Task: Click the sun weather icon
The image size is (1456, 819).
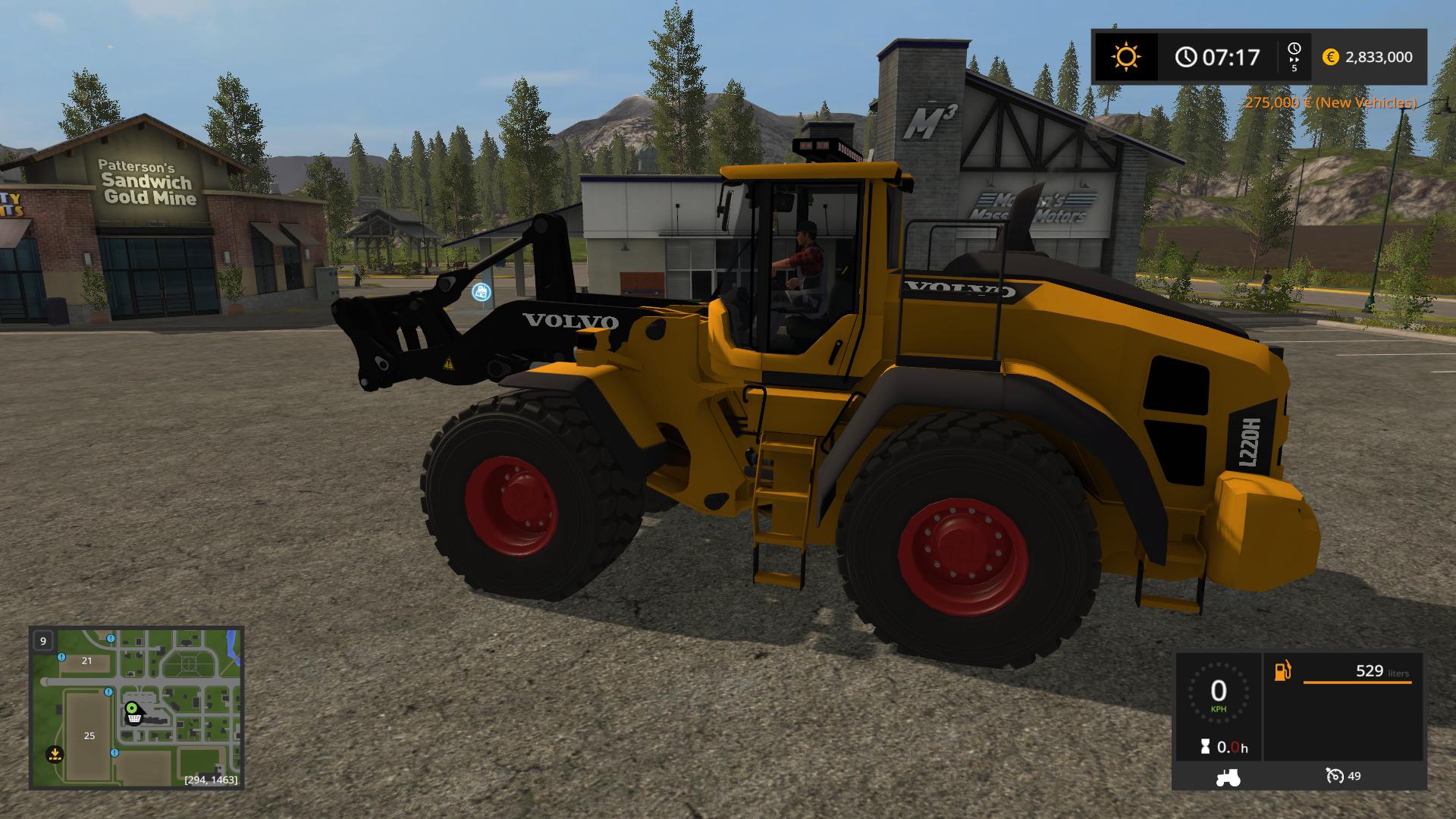Action: pos(1125,57)
